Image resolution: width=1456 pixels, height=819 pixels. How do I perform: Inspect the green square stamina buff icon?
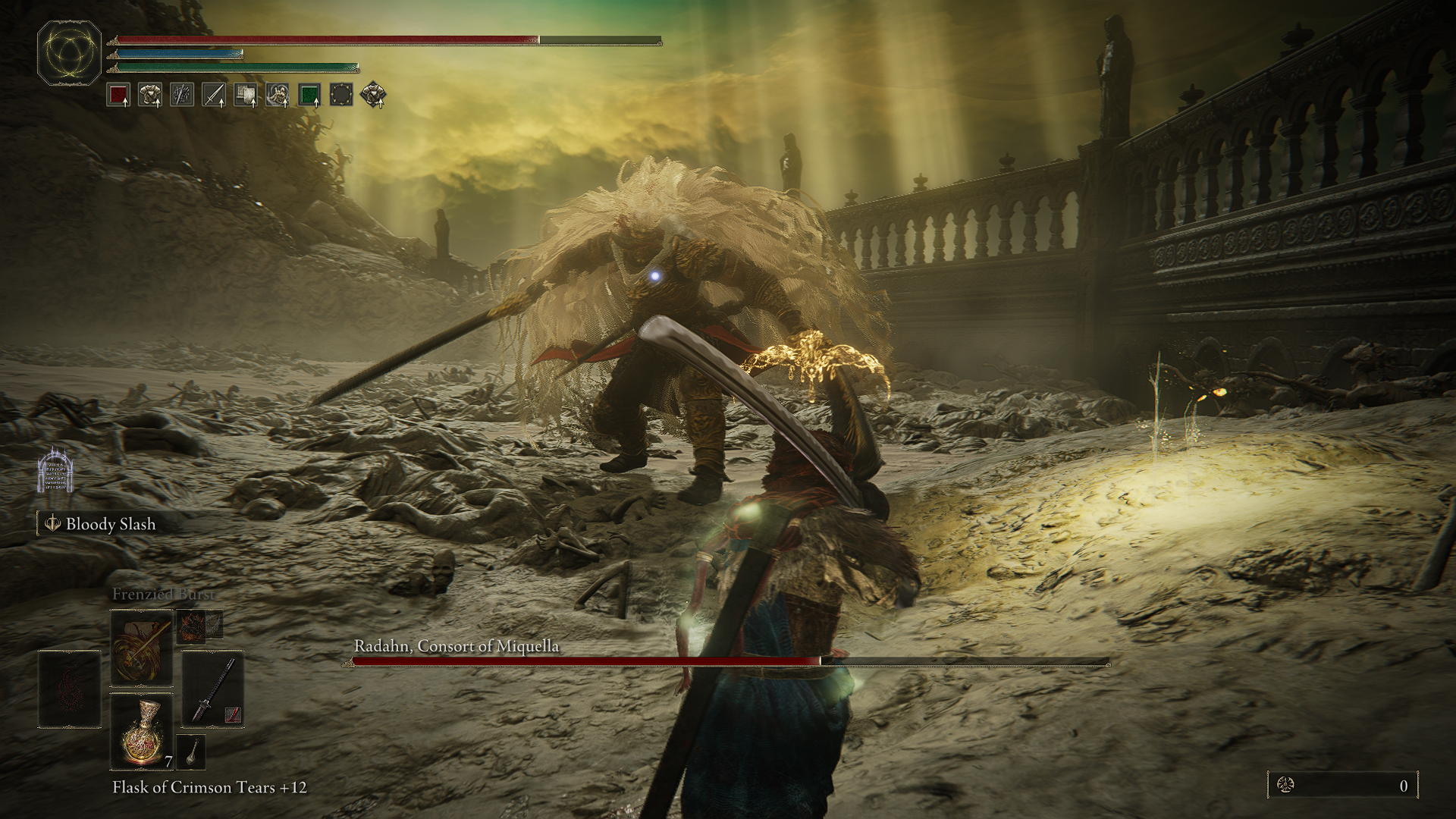tap(309, 95)
